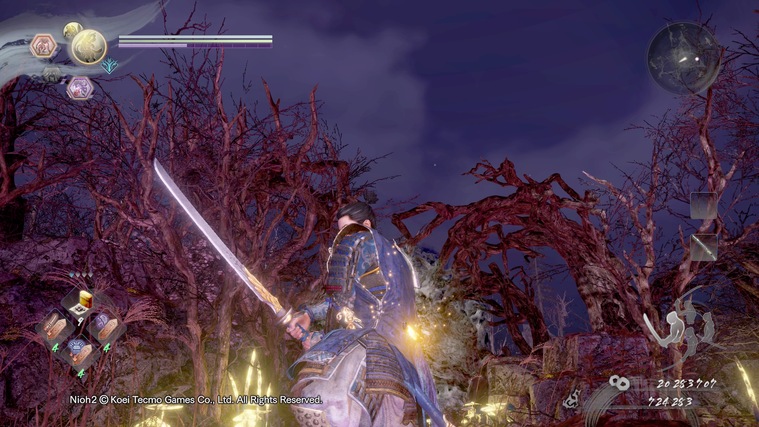Click the pink hexagonal yokai ability icon
Viewport: 759px width, 427px height.
(44, 46)
